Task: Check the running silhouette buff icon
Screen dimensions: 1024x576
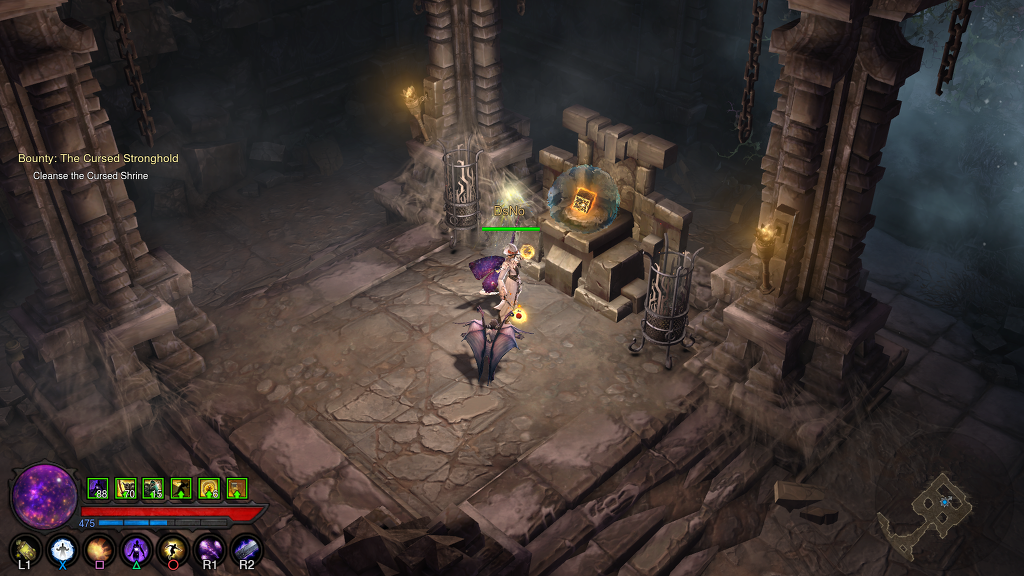Action: [x=181, y=489]
